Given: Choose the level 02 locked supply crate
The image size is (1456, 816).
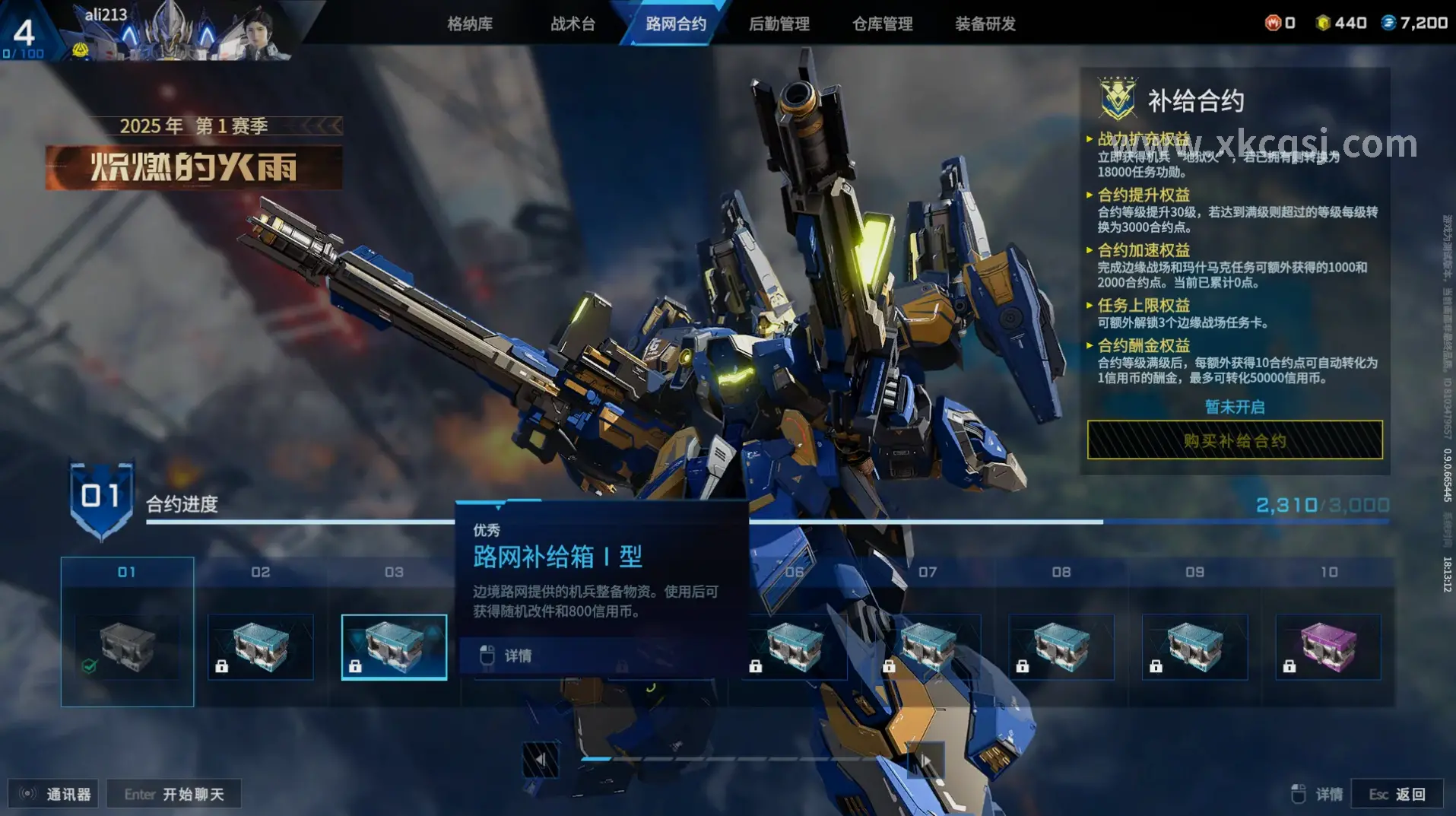Looking at the screenshot, I should tap(261, 647).
